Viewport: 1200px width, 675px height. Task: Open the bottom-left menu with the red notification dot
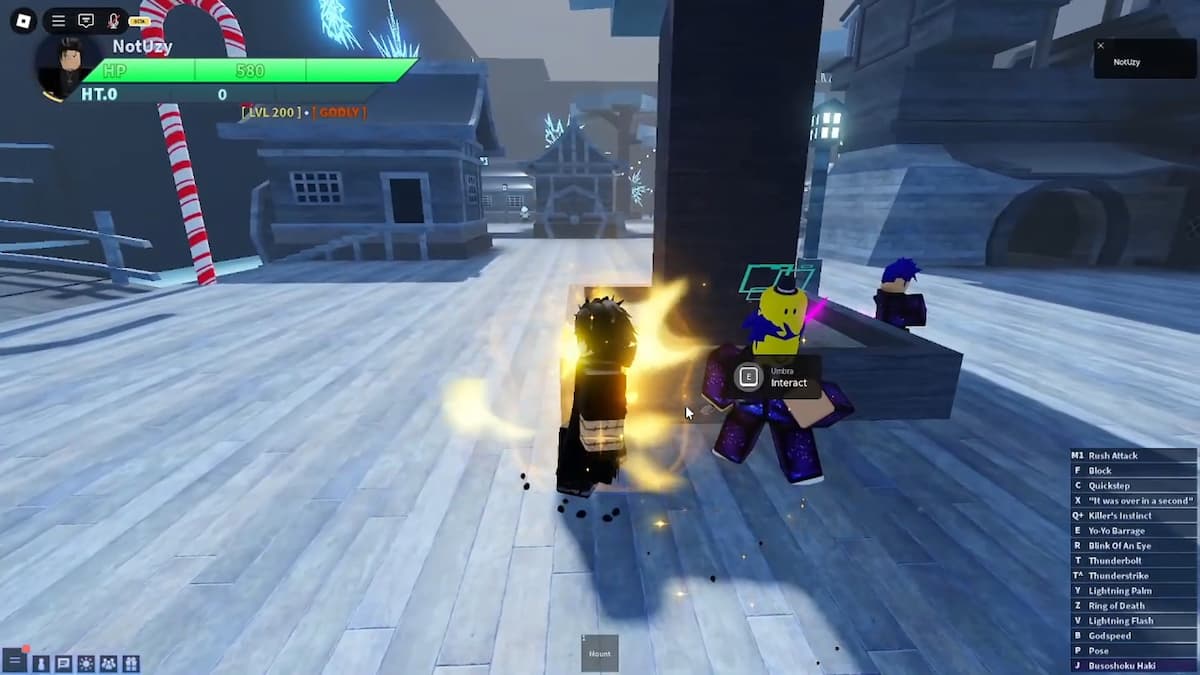(x=14, y=661)
